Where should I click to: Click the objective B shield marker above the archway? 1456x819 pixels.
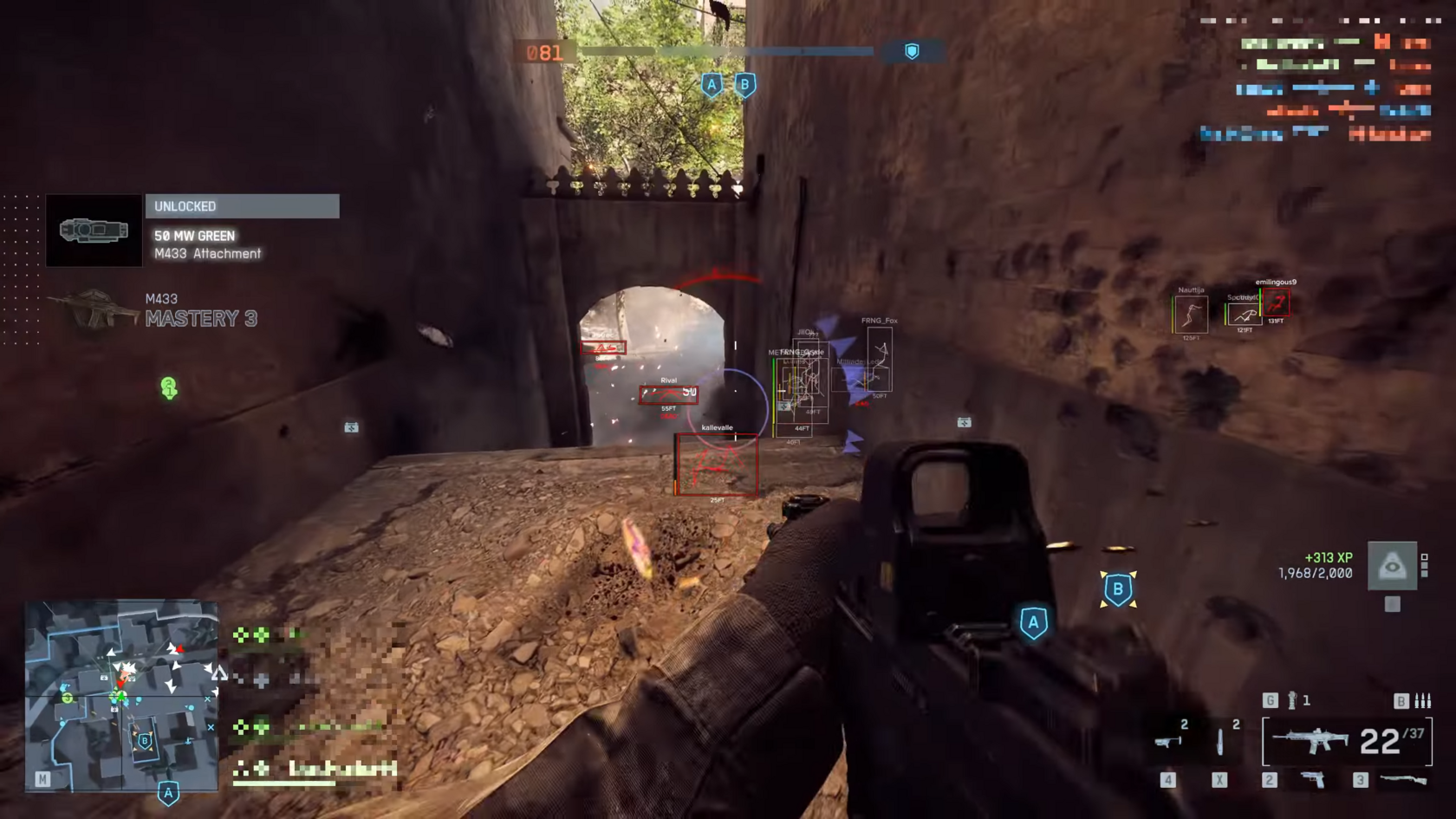744,84
